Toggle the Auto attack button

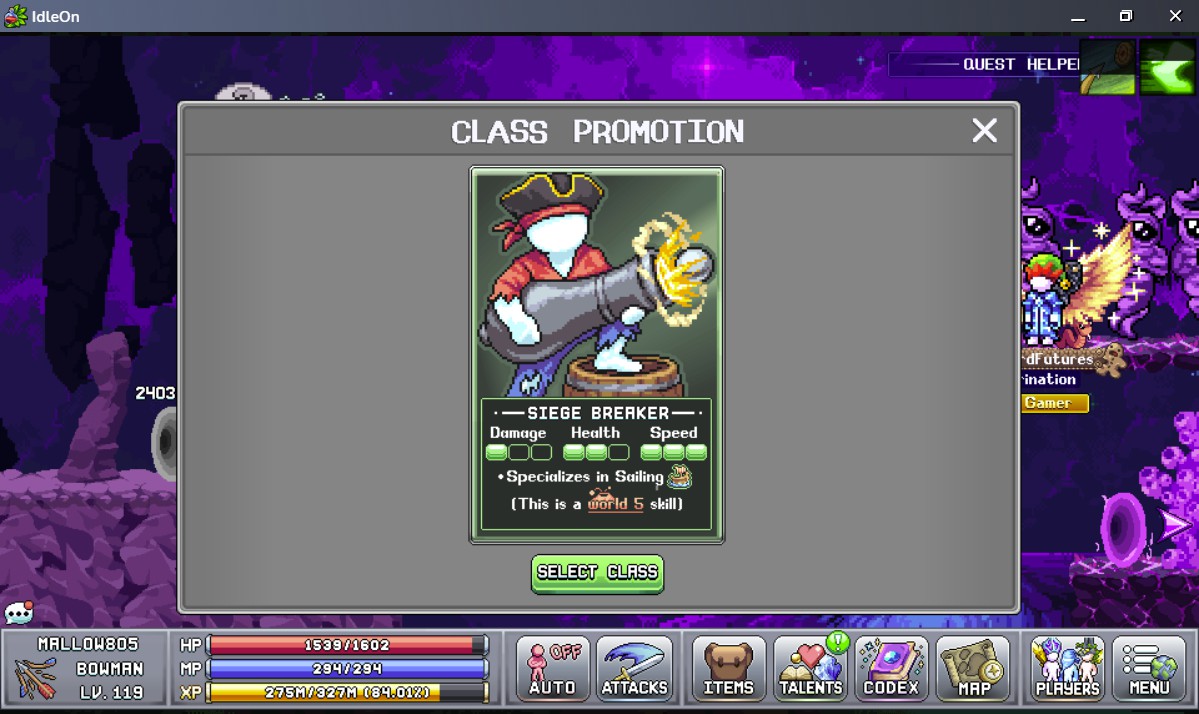[553, 669]
